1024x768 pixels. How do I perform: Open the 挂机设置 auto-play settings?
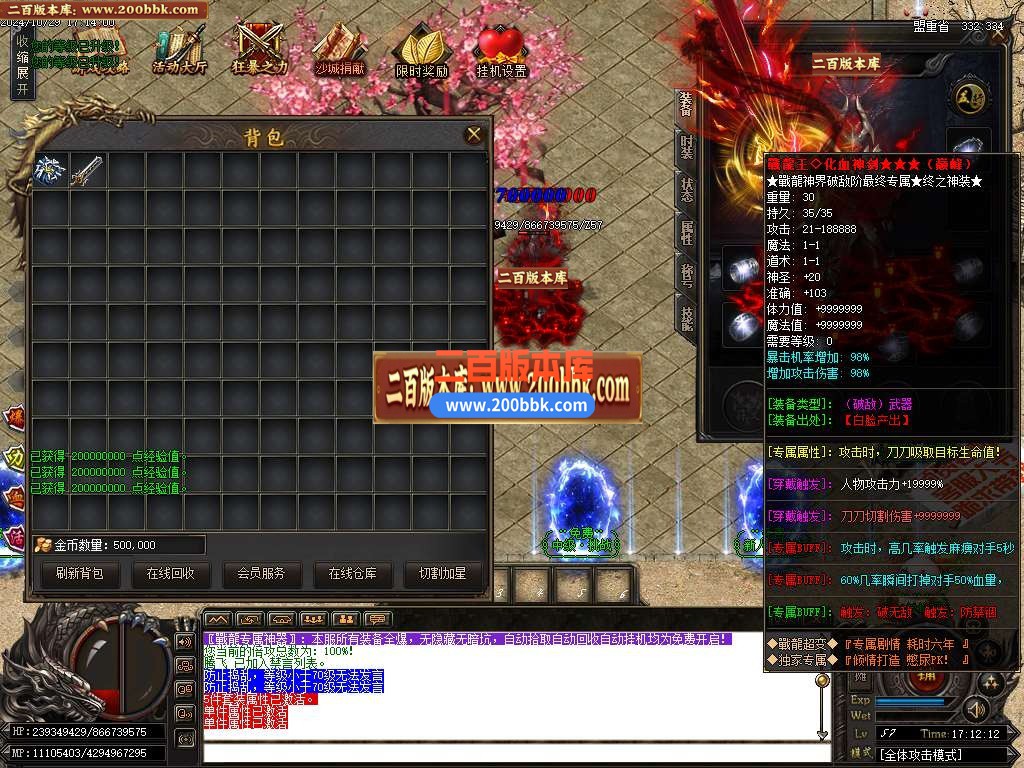click(x=501, y=50)
